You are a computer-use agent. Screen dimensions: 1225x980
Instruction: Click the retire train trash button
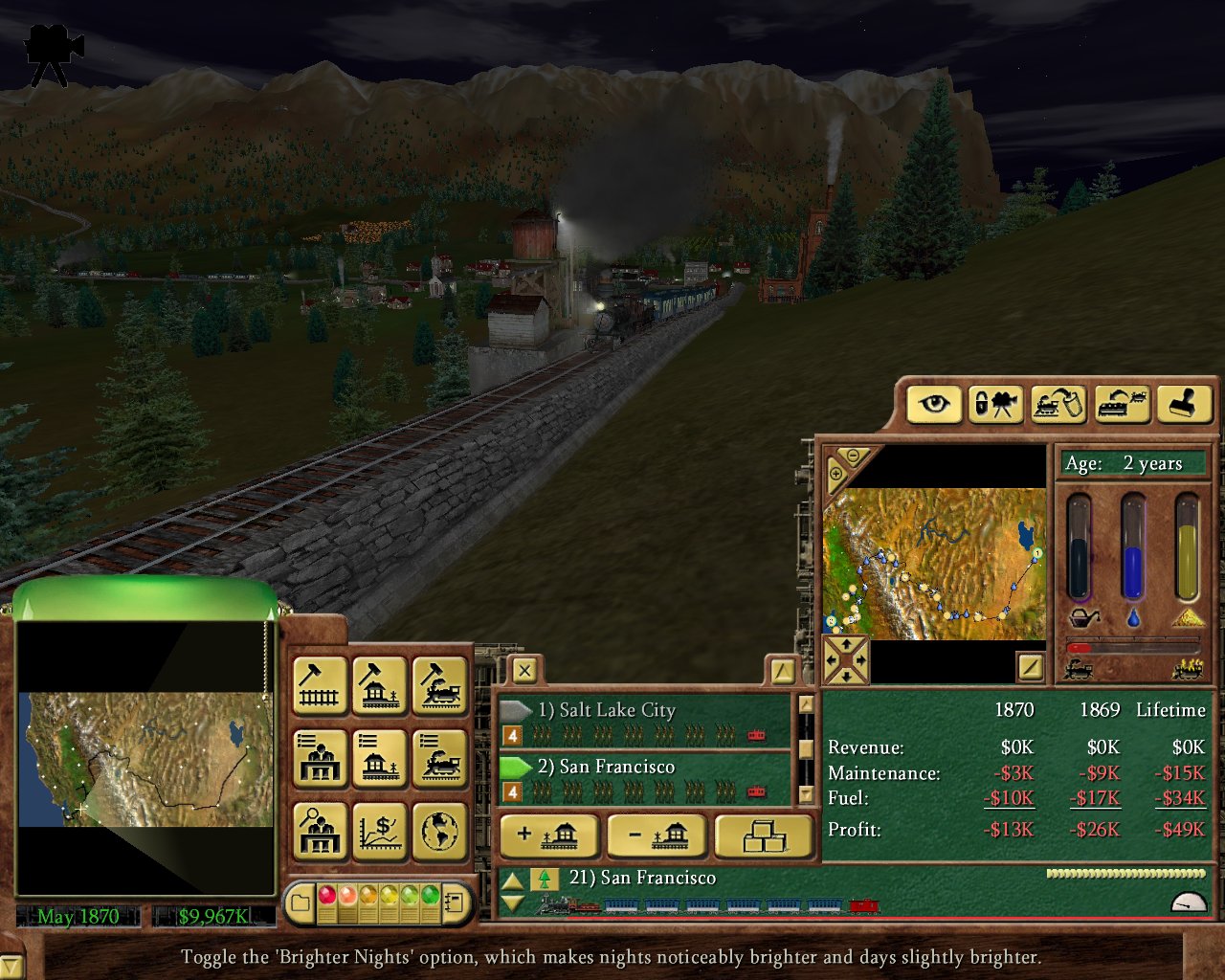tap(1057, 404)
